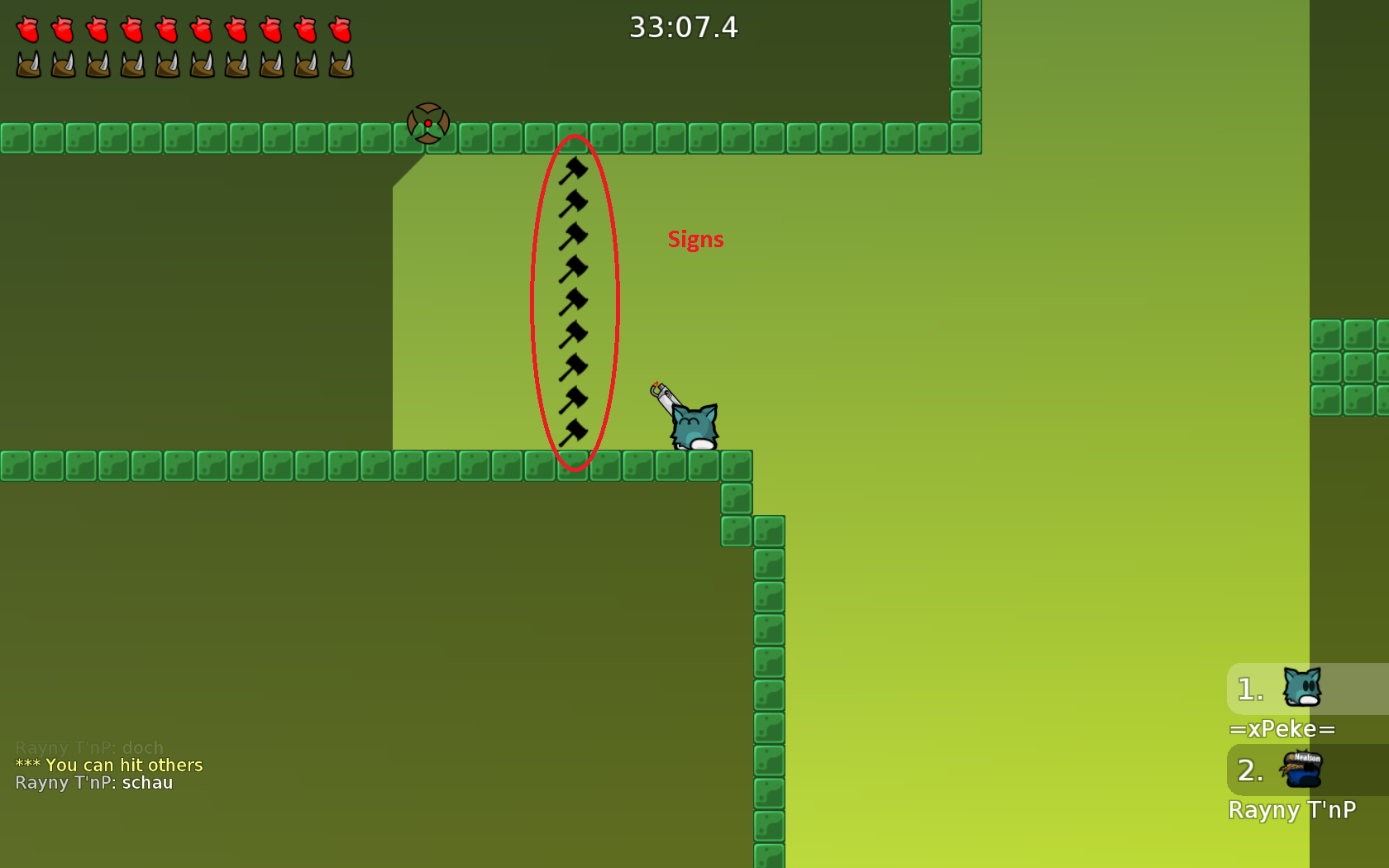
Task: Select the final armor icon in the row
Action: (x=340, y=63)
